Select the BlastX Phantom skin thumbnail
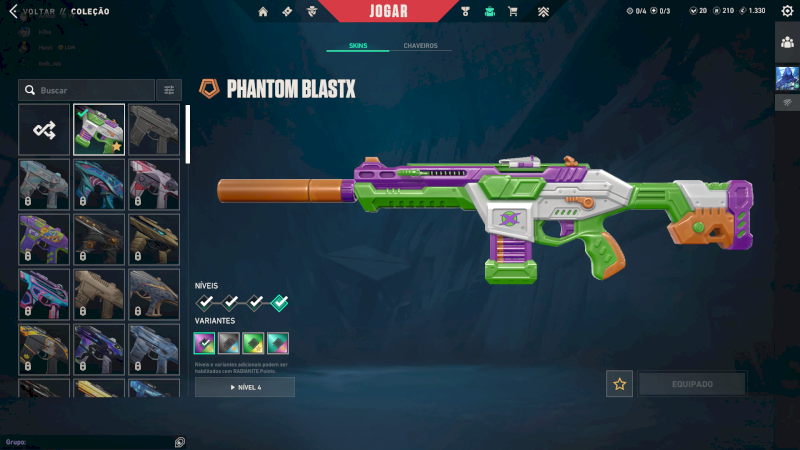 99,129
